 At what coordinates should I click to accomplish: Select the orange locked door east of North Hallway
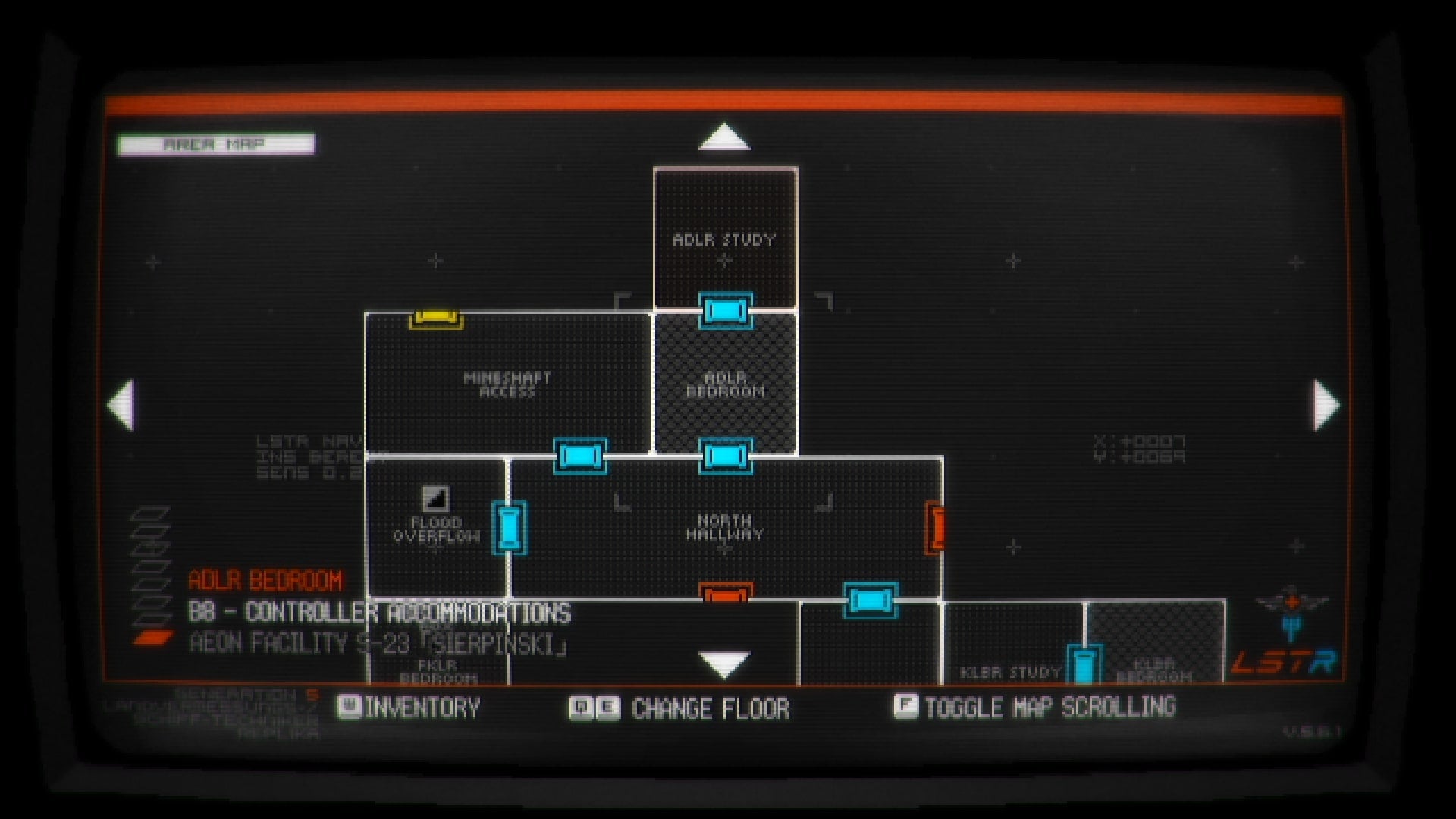tap(935, 528)
